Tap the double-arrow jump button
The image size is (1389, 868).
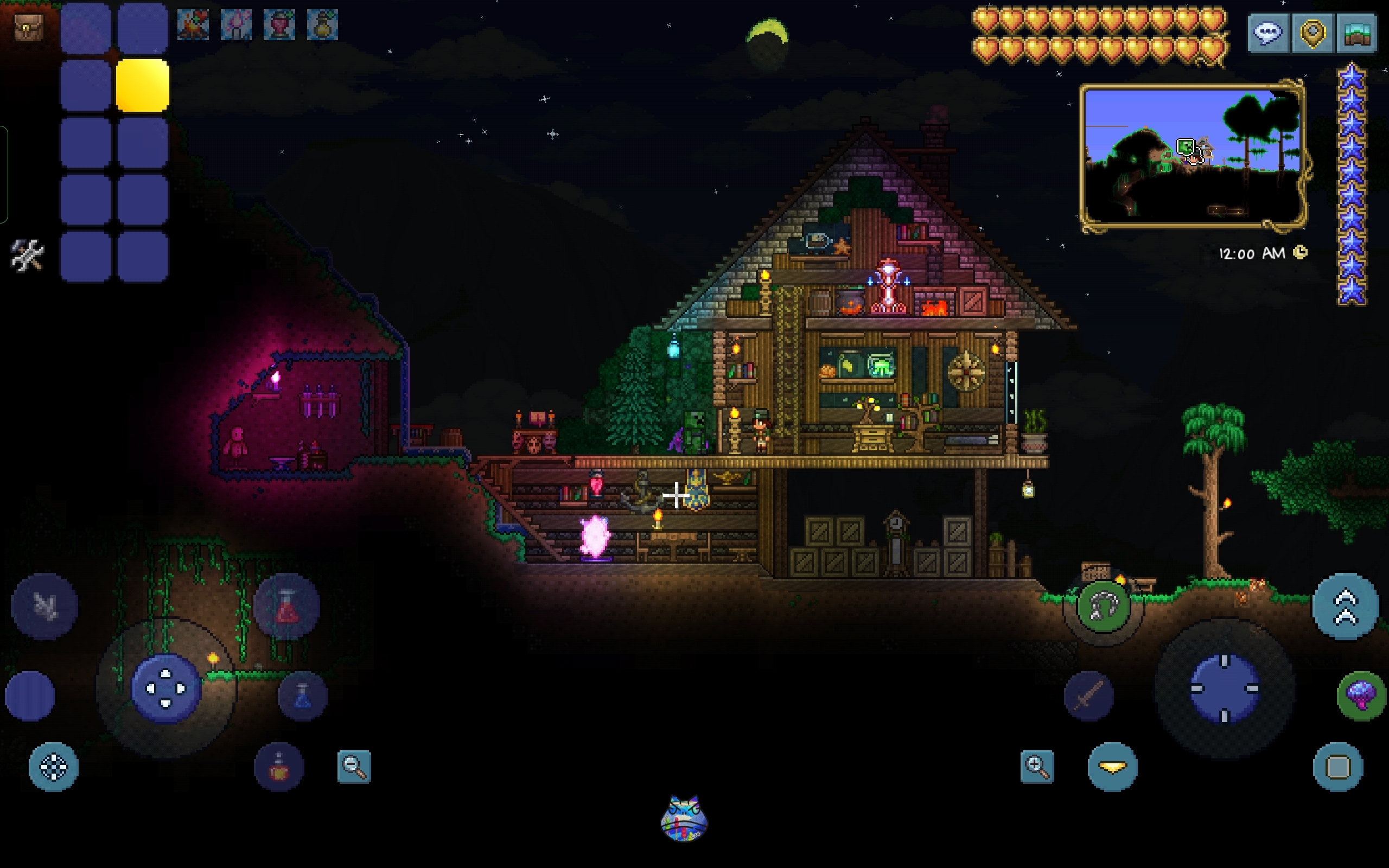pos(1346,606)
